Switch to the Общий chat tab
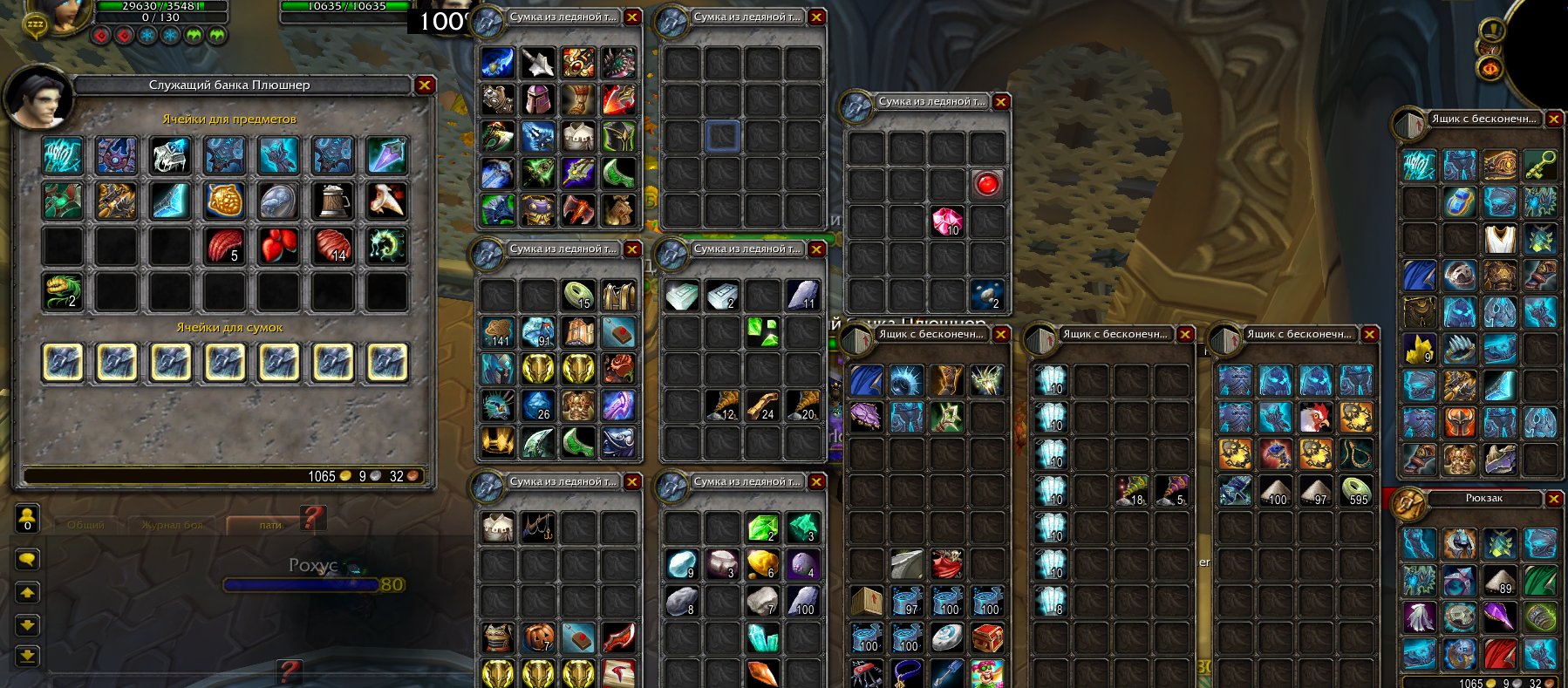This screenshot has height=688, width=1568. [85, 525]
